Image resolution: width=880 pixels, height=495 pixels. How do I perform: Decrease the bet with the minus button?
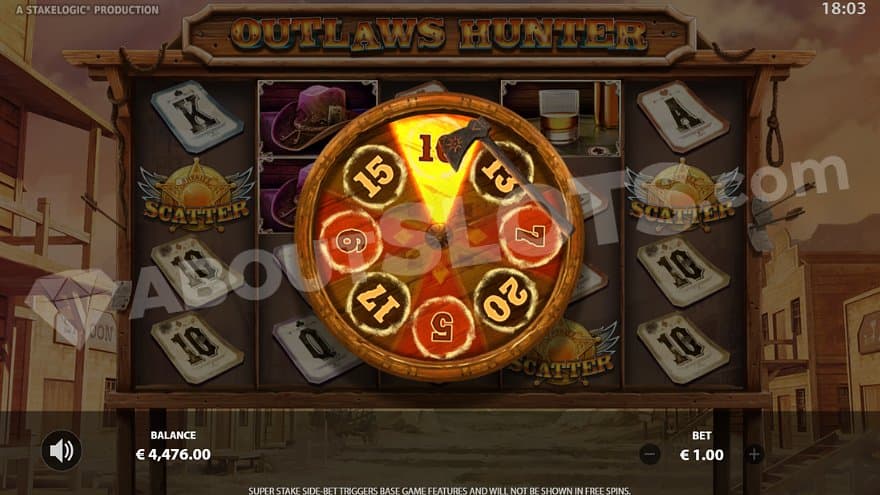tap(650, 454)
